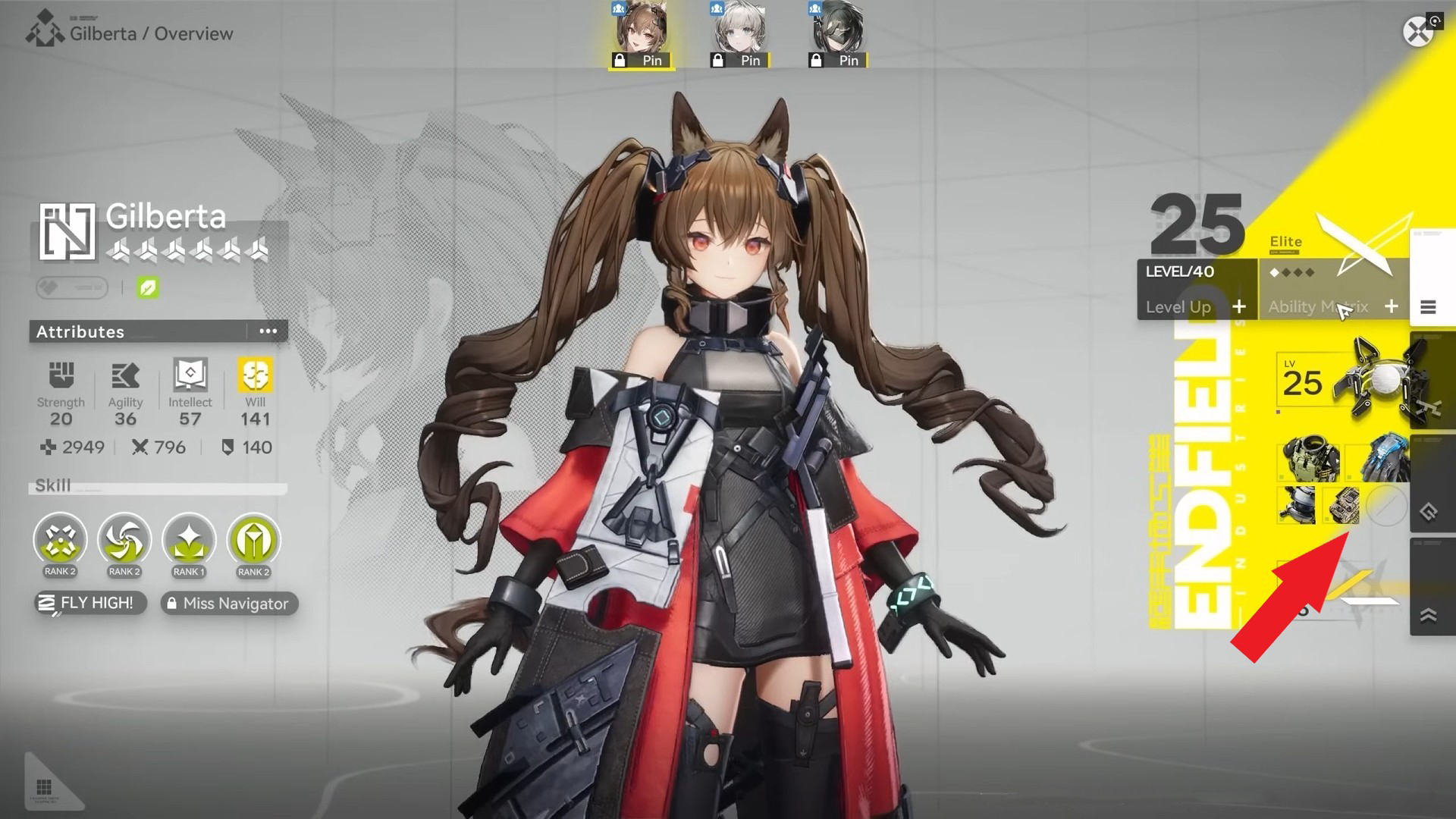Open the Attributes panel options menu

[269, 331]
